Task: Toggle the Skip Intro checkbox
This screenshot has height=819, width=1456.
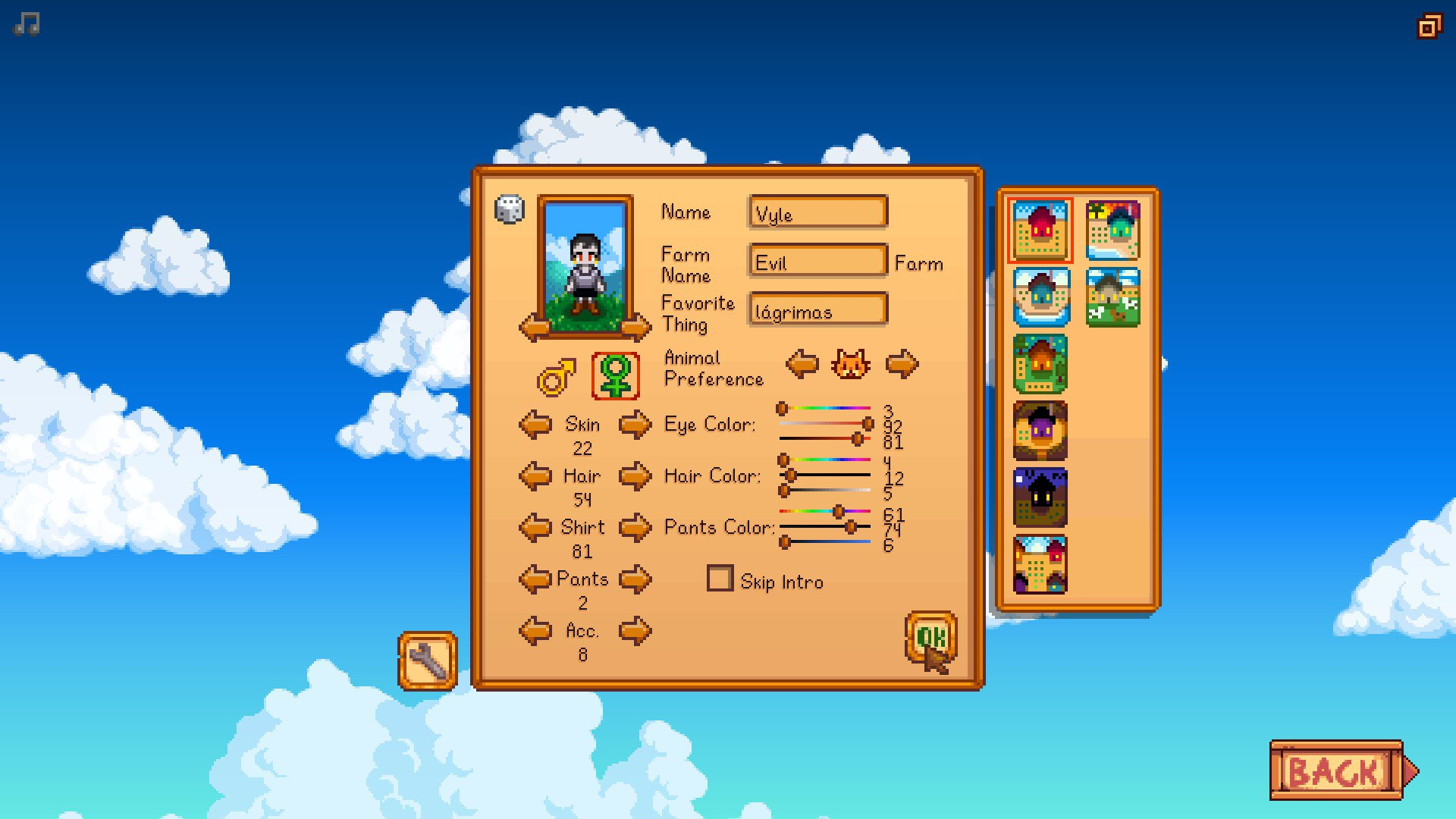Action: point(720,579)
